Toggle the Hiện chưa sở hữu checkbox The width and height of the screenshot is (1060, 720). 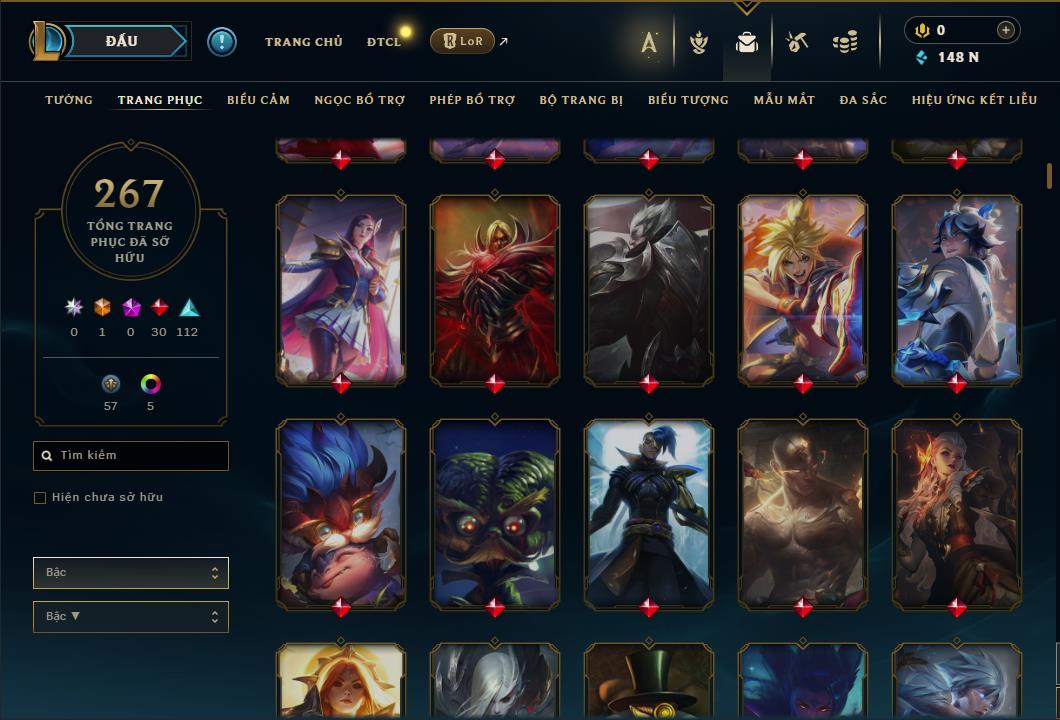click(x=40, y=498)
